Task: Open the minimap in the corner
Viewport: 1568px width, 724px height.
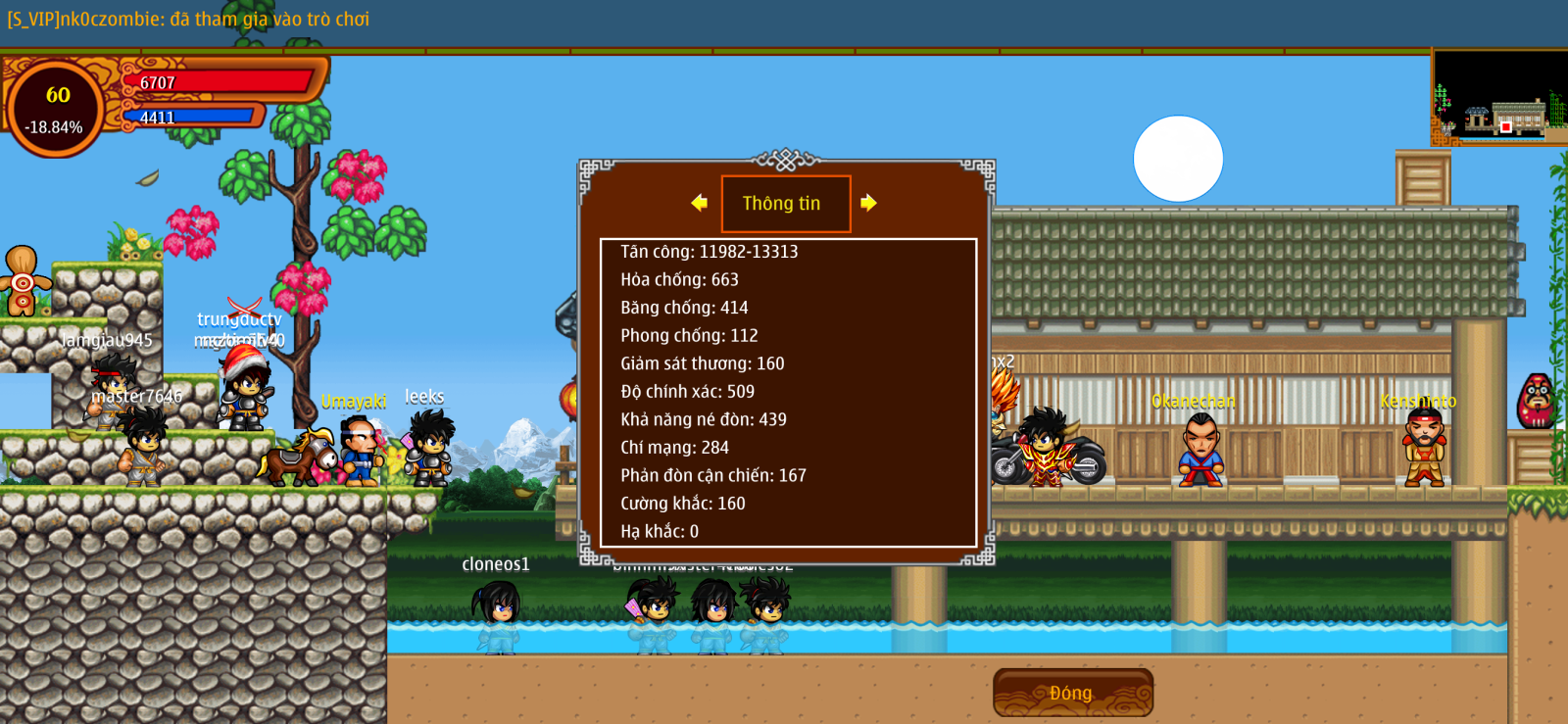Action: coord(1498,98)
